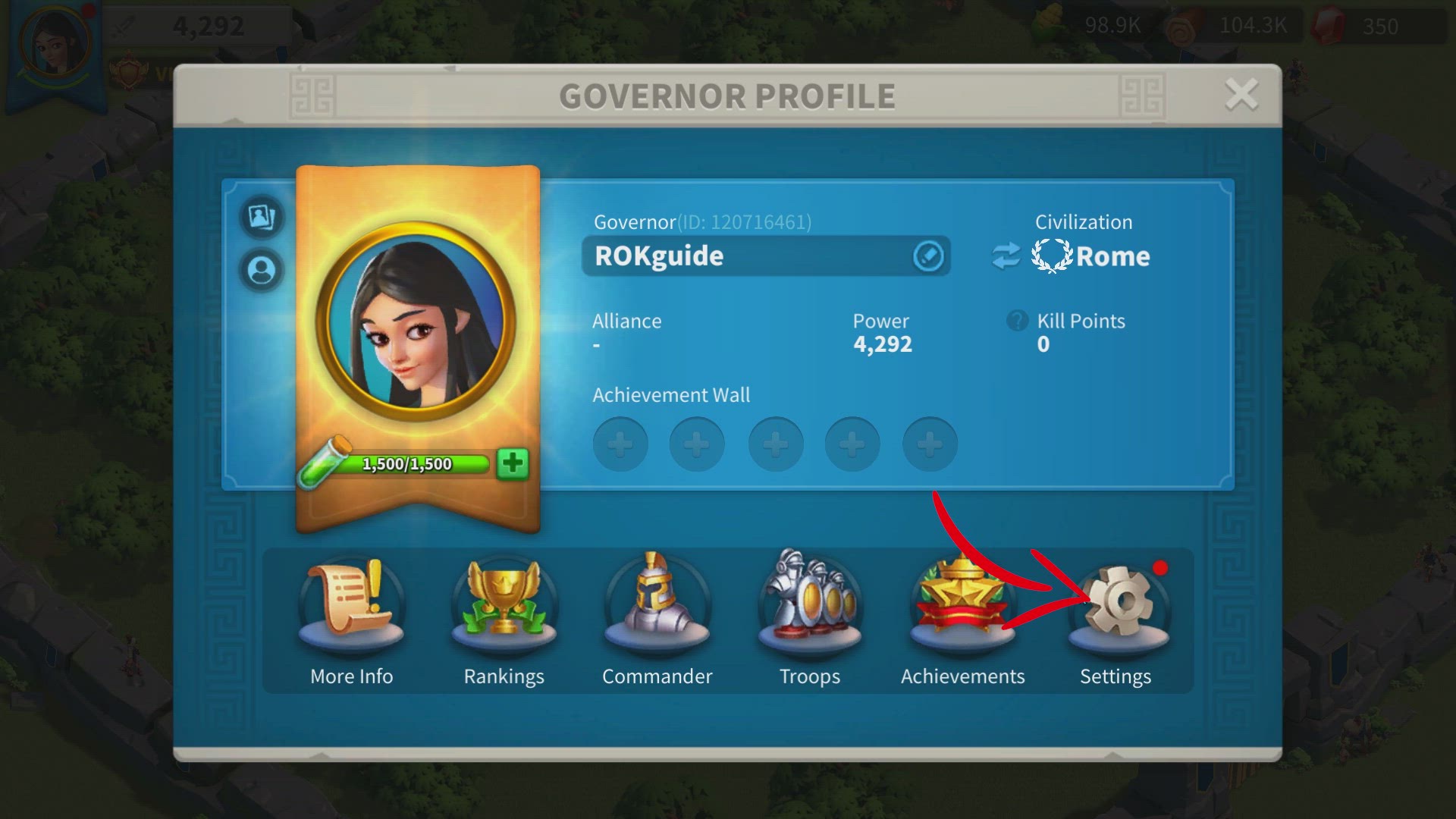Image resolution: width=1456 pixels, height=819 pixels.
Task: View the Commander helmet icon
Action: 657,603
